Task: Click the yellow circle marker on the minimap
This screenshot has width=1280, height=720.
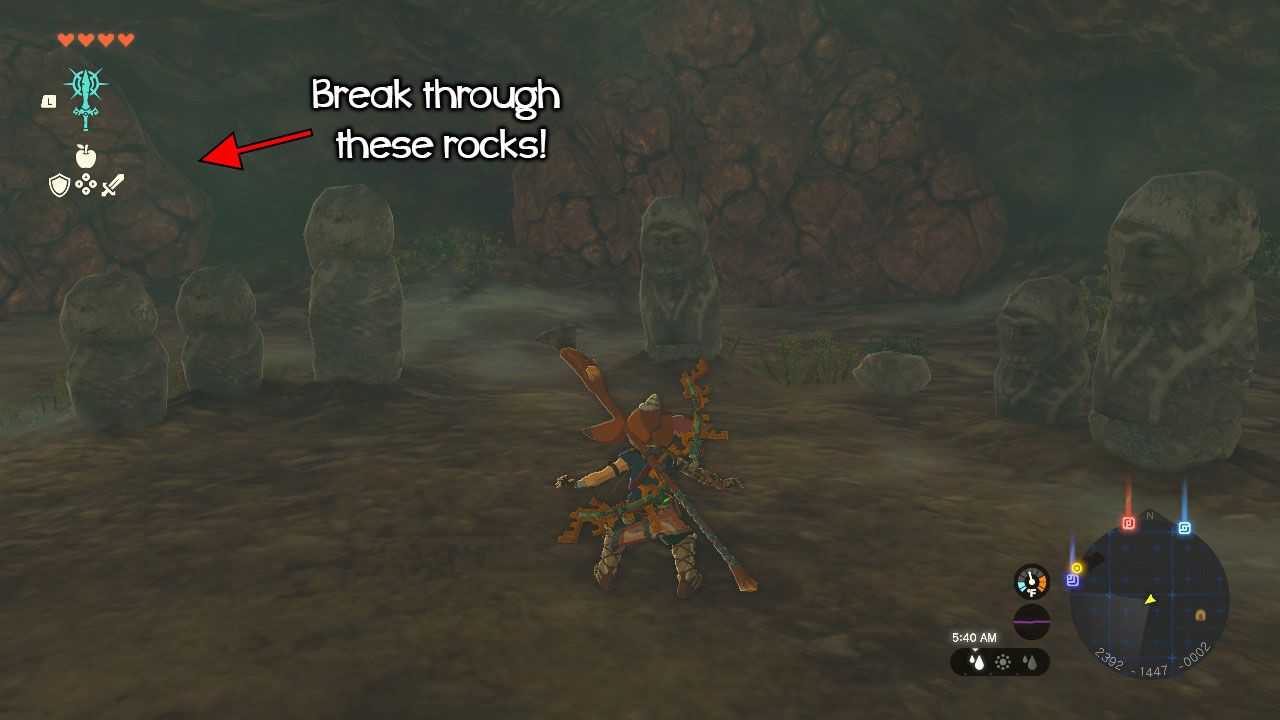Action: pos(1076,567)
